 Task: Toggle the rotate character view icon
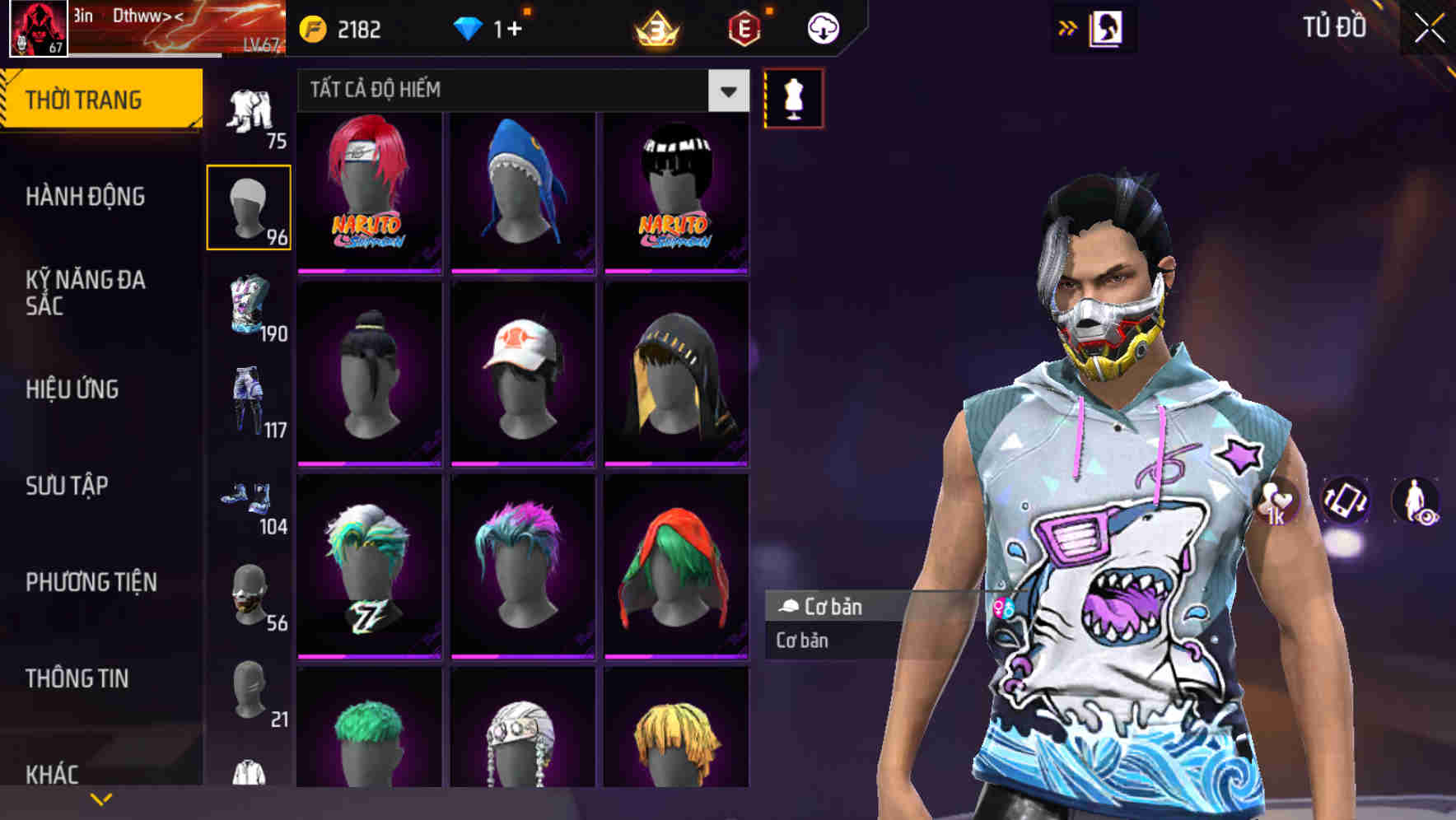point(1347,503)
